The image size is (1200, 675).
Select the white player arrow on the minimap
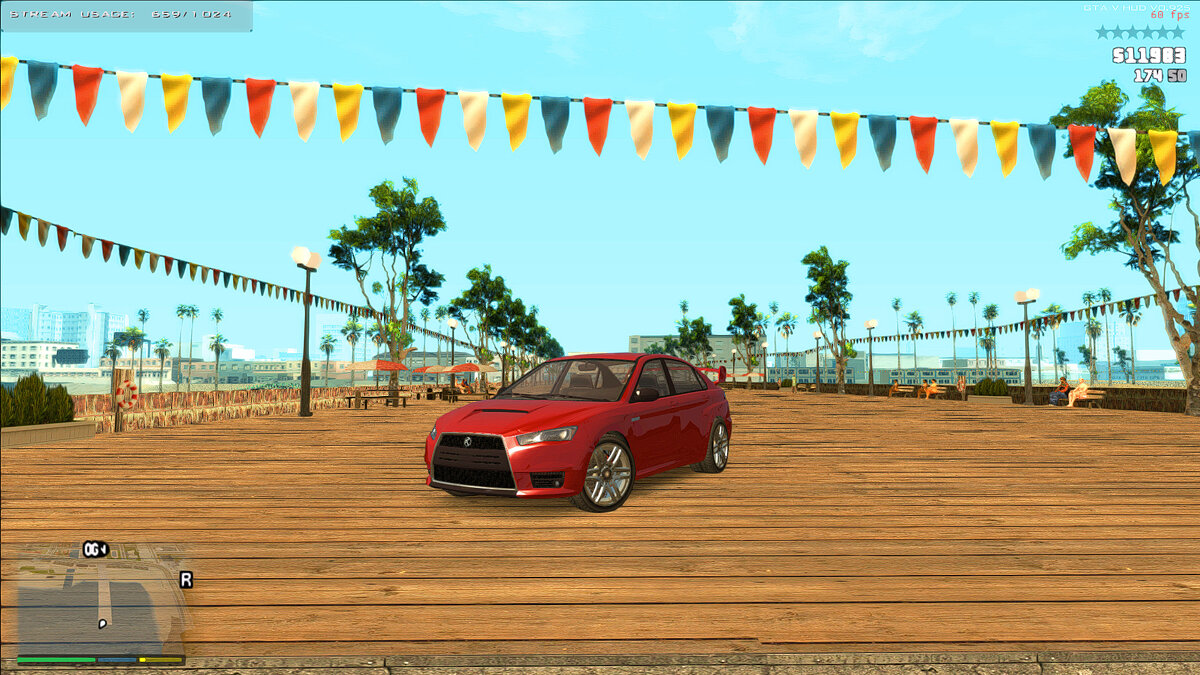(102, 624)
